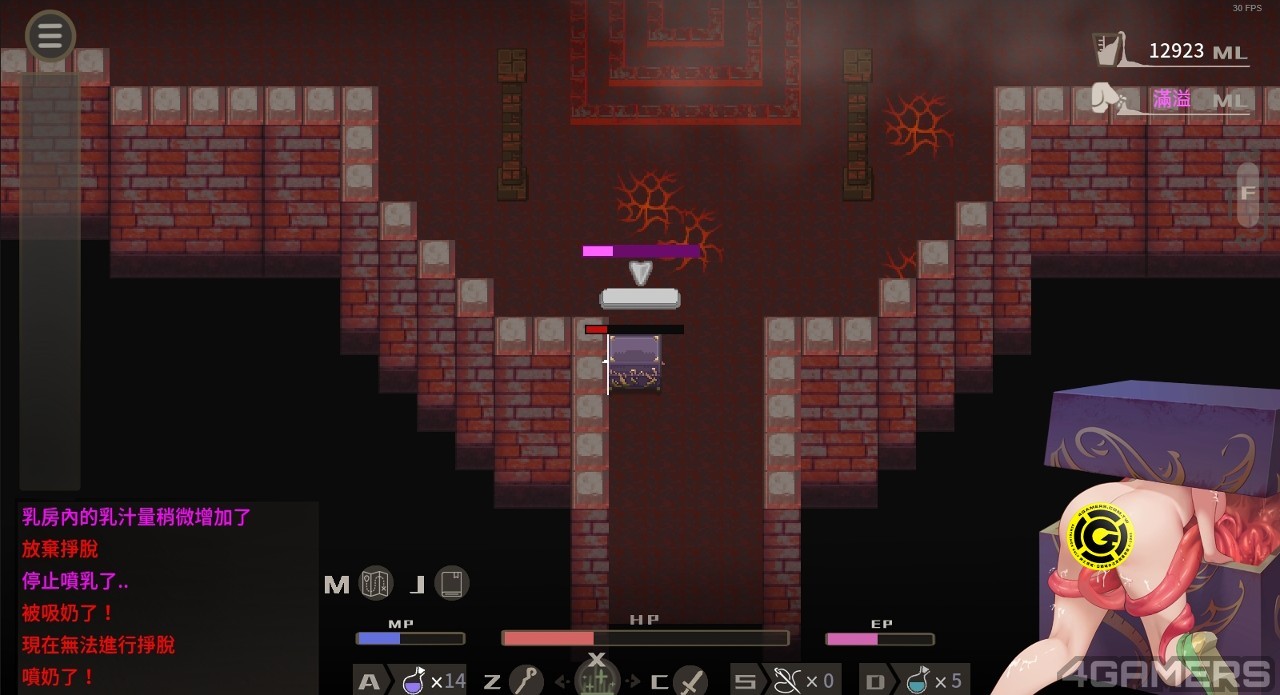Open the map icon
Viewport: 1280px width, 695px height.
point(376,583)
